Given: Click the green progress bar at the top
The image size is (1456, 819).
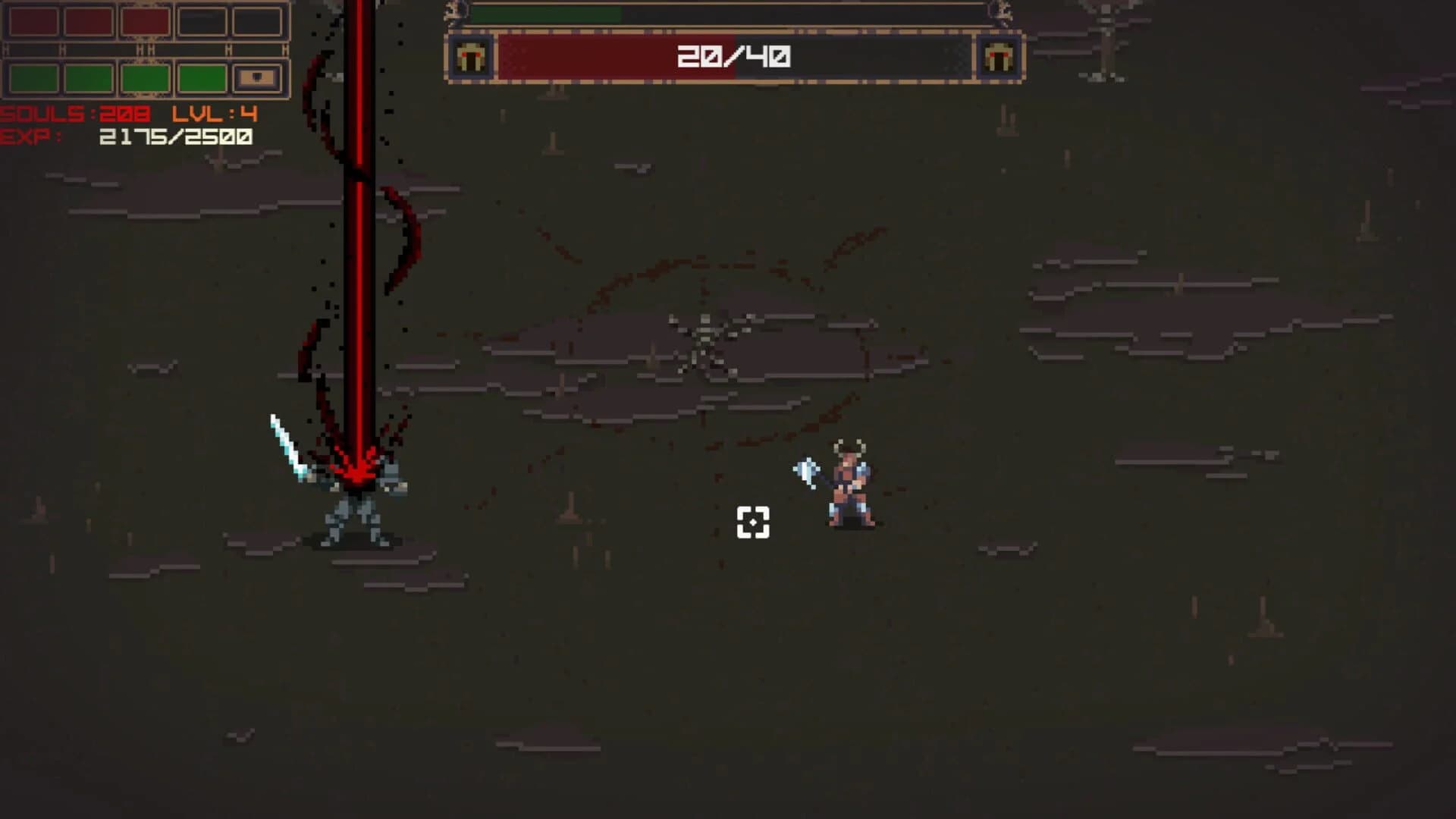Looking at the screenshot, I should [546, 15].
